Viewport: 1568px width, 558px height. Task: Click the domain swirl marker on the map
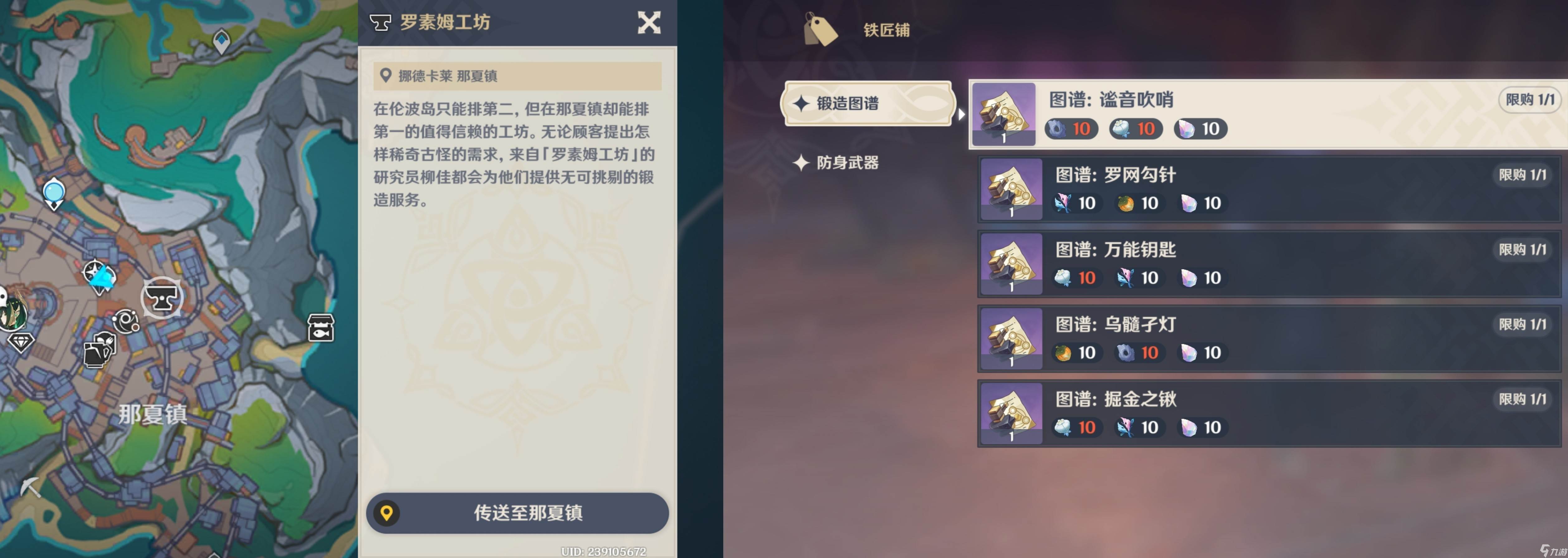pos(126,321)
